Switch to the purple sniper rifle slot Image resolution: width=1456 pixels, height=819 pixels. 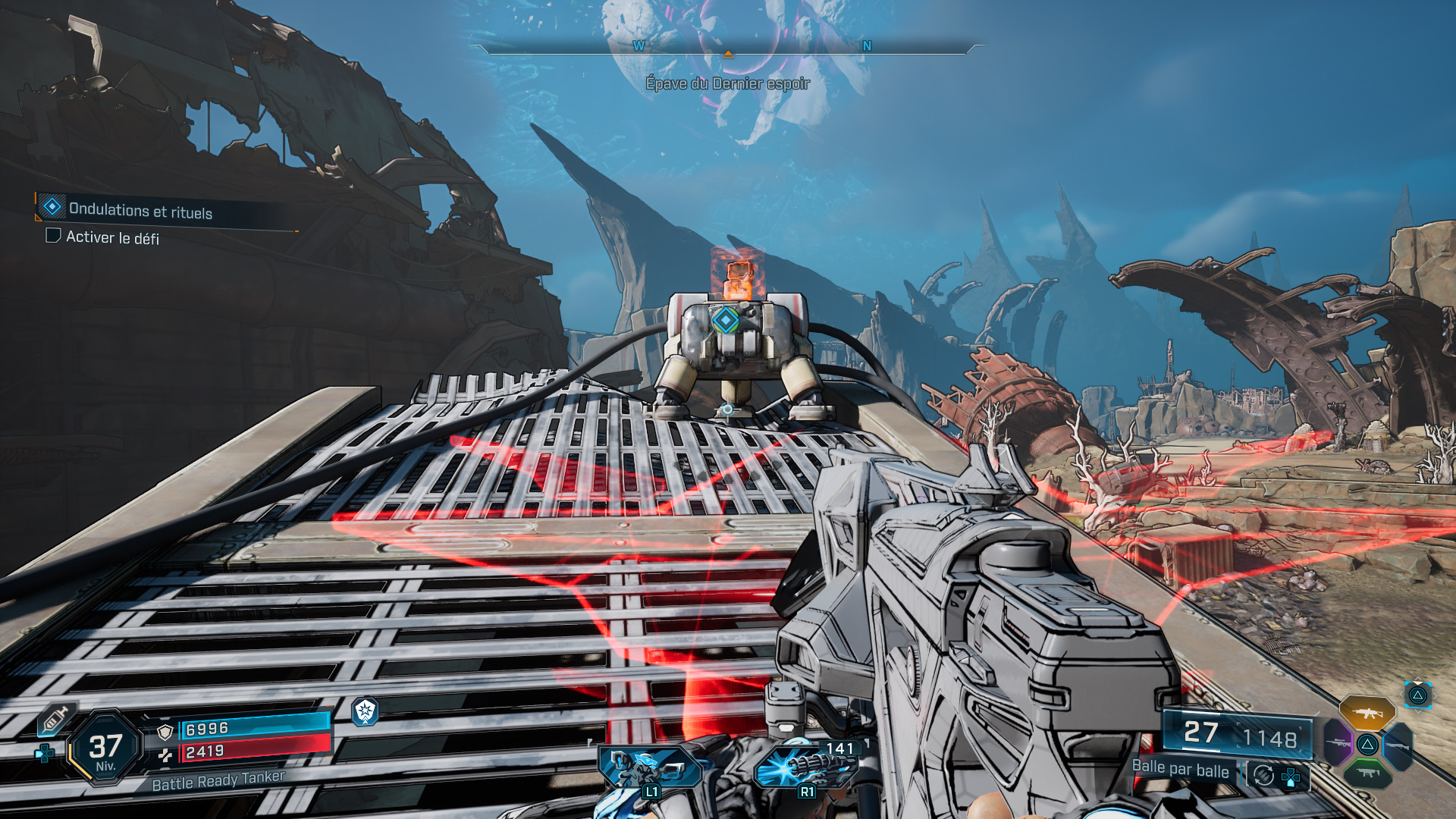point(1338,742)
